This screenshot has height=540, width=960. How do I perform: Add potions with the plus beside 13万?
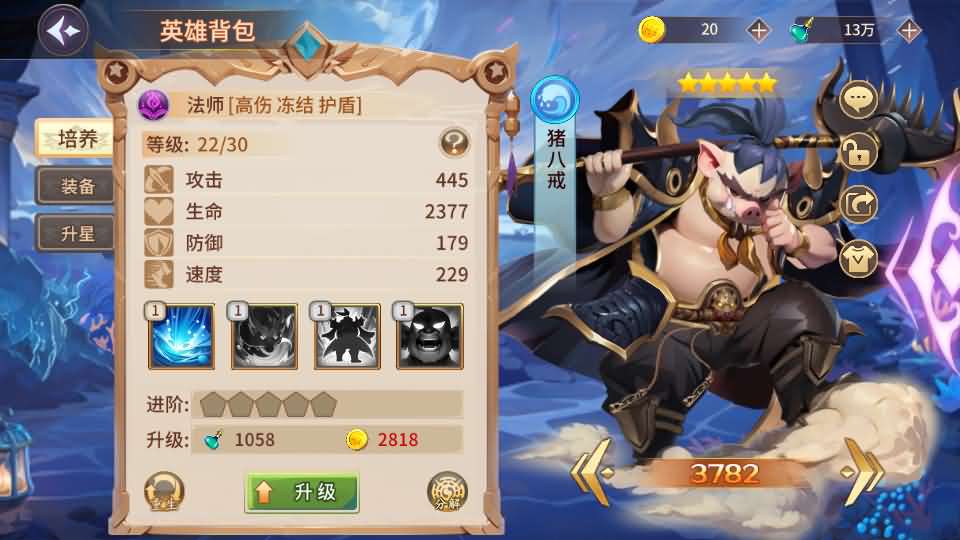pos(909,30)
